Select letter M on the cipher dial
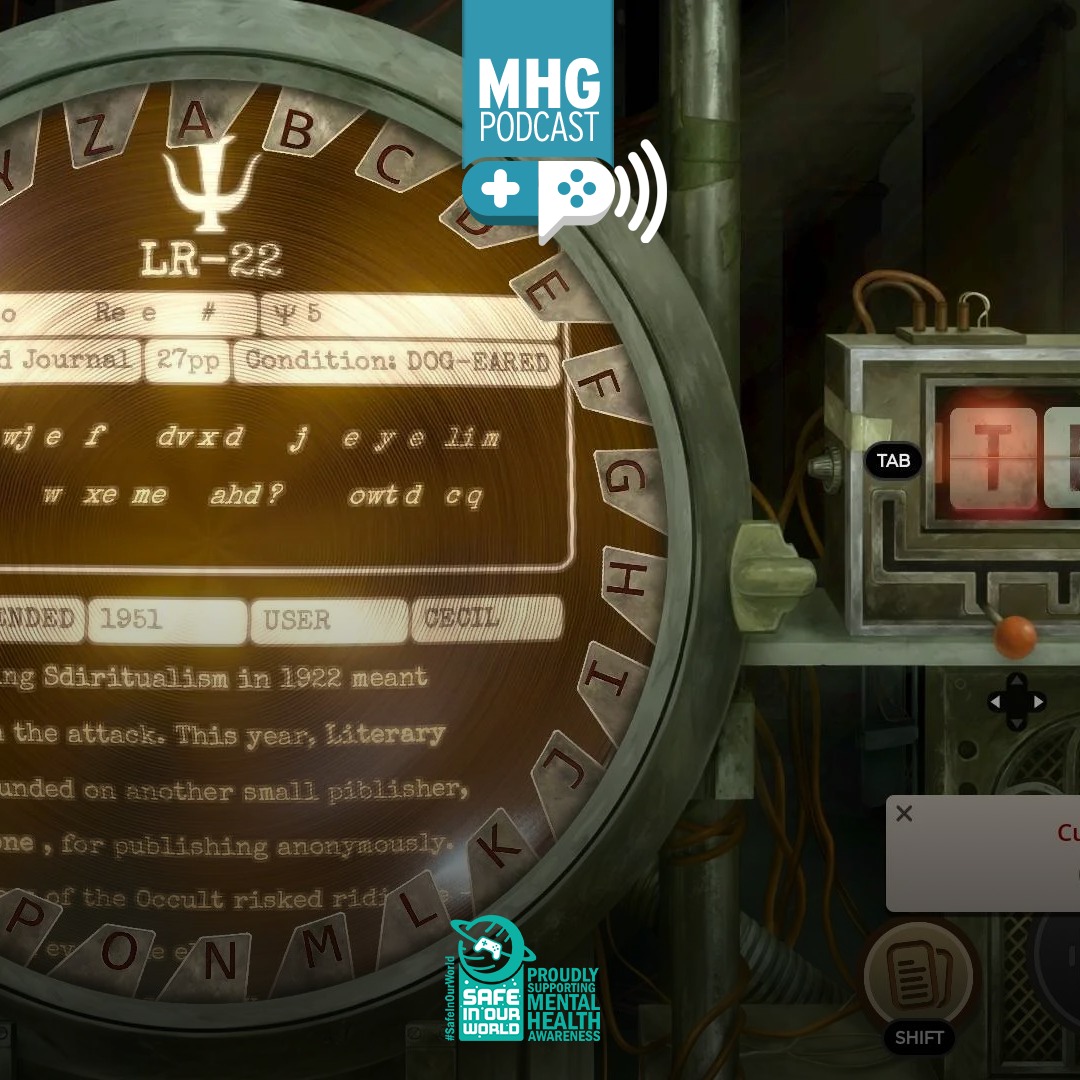Image resolution: width=1080 pixels, height=1080 pixels. coord(320,946)
